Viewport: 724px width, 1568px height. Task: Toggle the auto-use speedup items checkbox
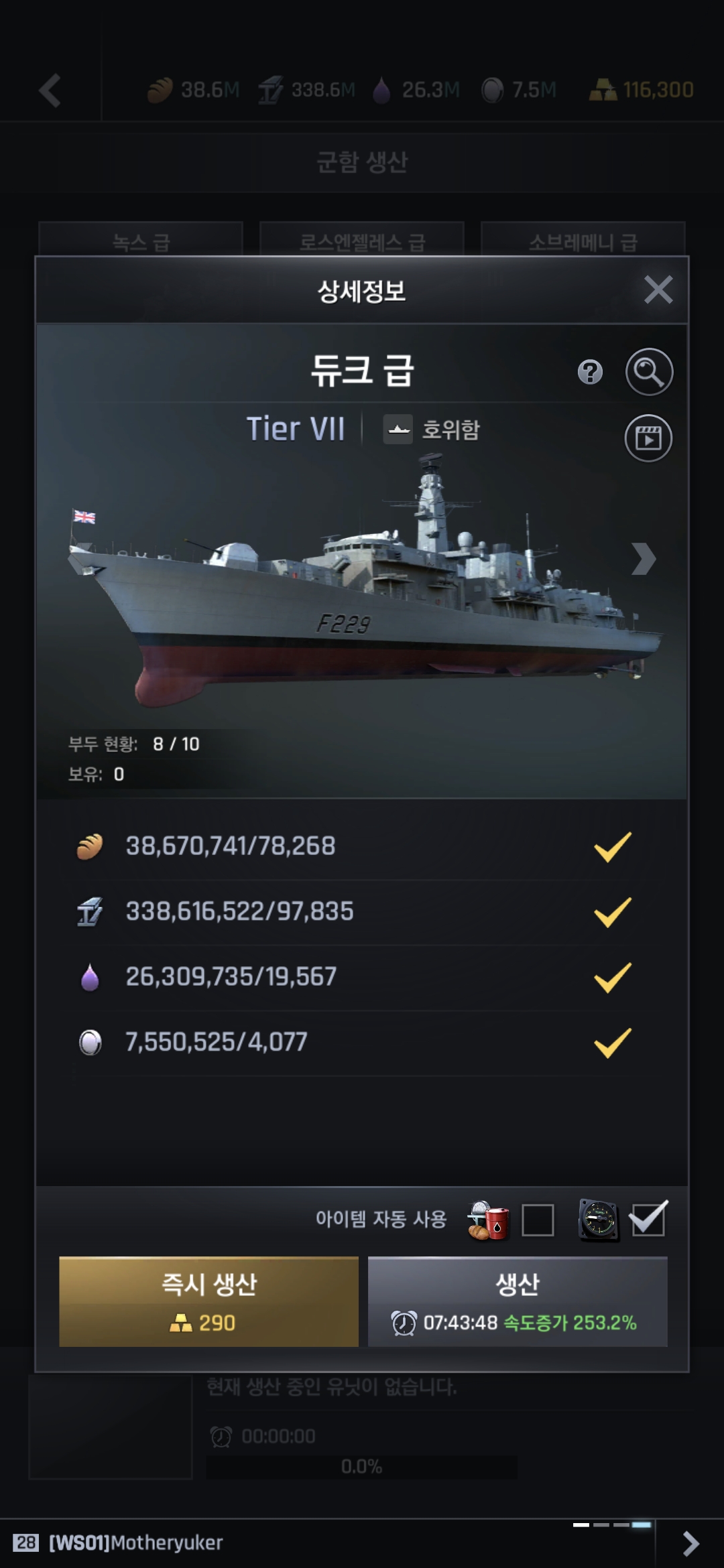(648, 1220)
